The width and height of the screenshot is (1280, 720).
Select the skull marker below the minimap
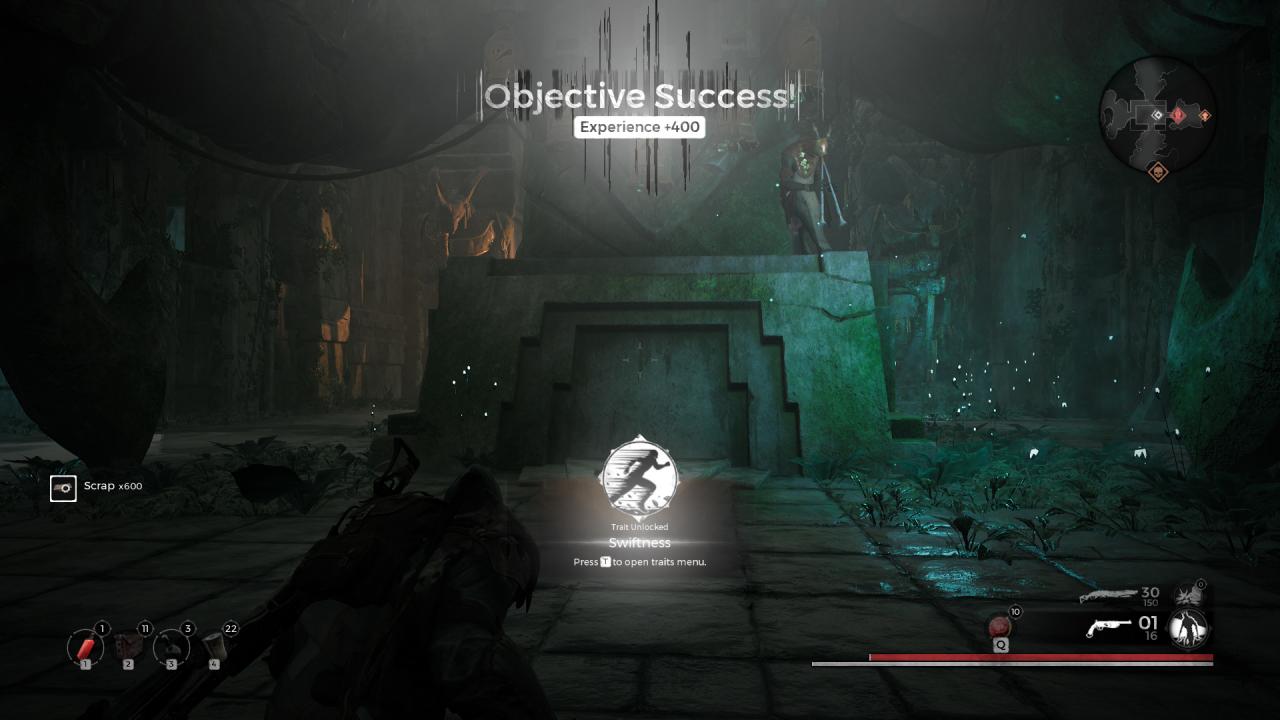pos(1157,171)
